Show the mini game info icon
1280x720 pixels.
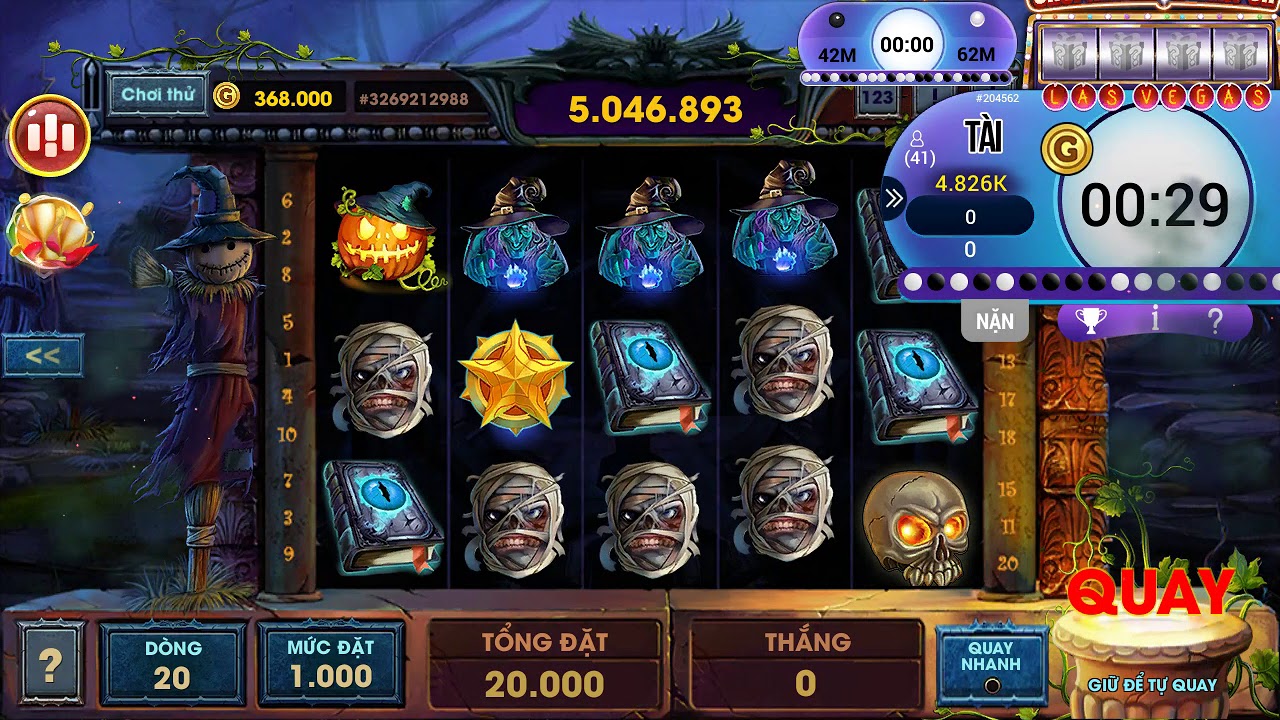click(x=1155, y=320)
